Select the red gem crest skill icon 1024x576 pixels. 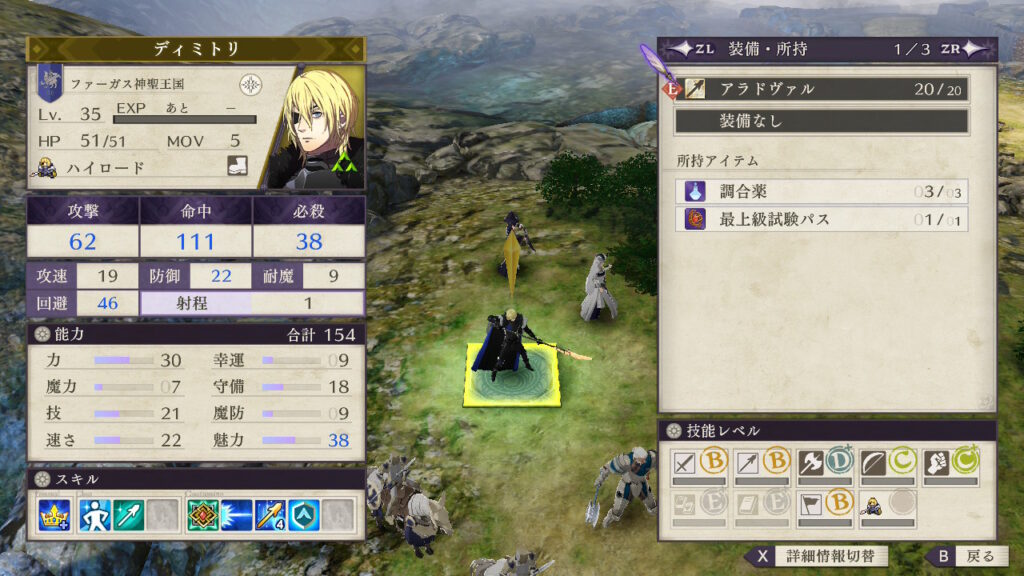[x=203, y=514]
